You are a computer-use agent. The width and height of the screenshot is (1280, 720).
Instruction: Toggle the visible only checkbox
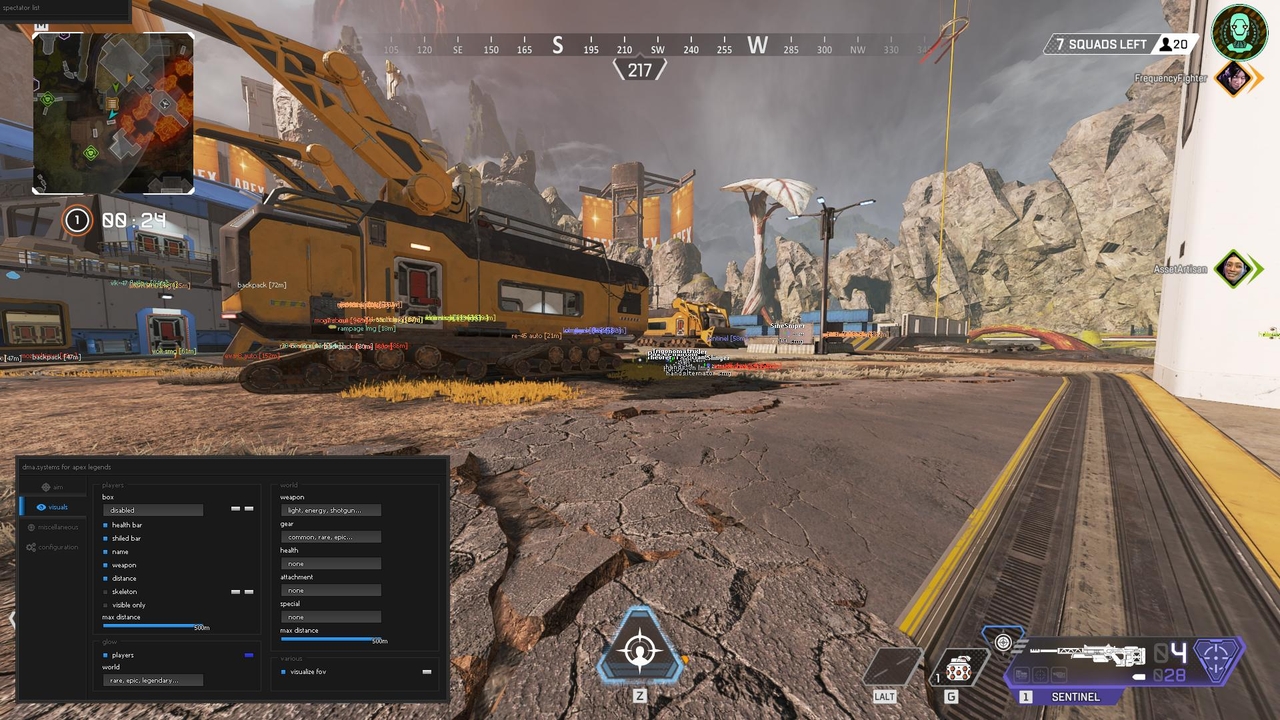click(104, 605)
